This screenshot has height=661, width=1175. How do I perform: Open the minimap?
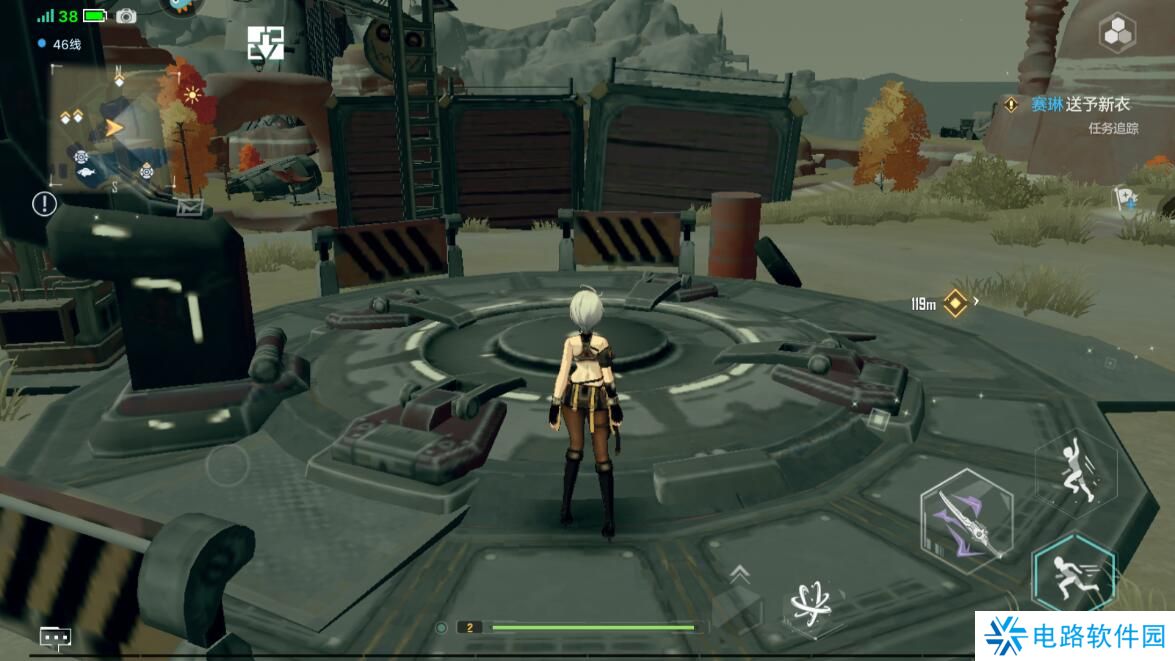tap(112, 127)
